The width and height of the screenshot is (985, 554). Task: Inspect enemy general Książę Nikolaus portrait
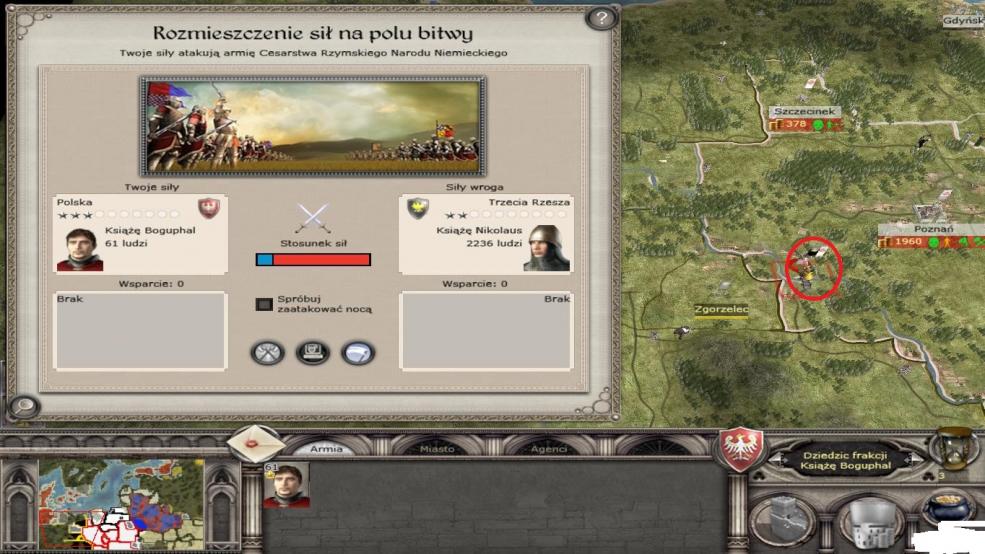(546, 248)
